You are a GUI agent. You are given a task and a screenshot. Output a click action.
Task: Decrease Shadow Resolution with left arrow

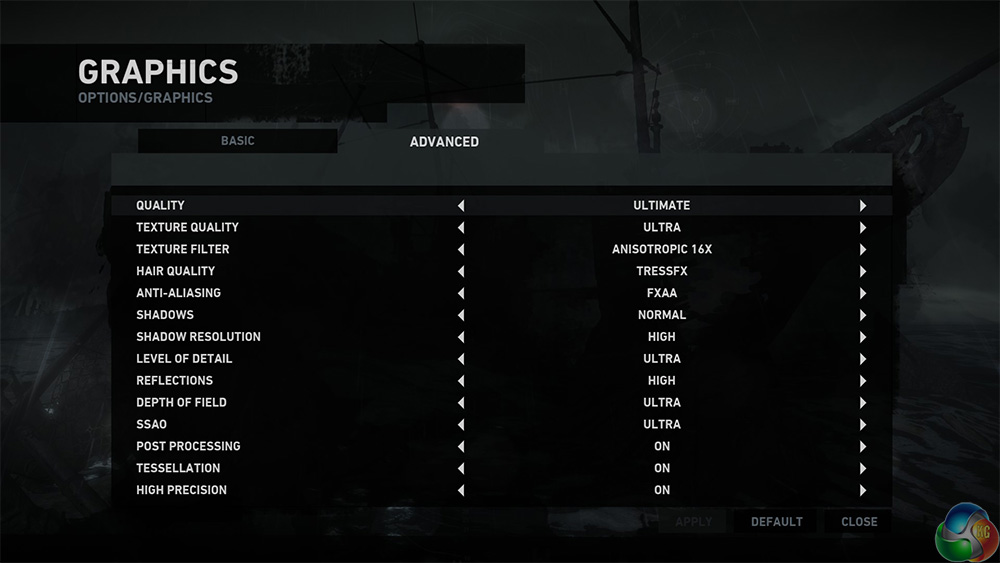(461, 338)
